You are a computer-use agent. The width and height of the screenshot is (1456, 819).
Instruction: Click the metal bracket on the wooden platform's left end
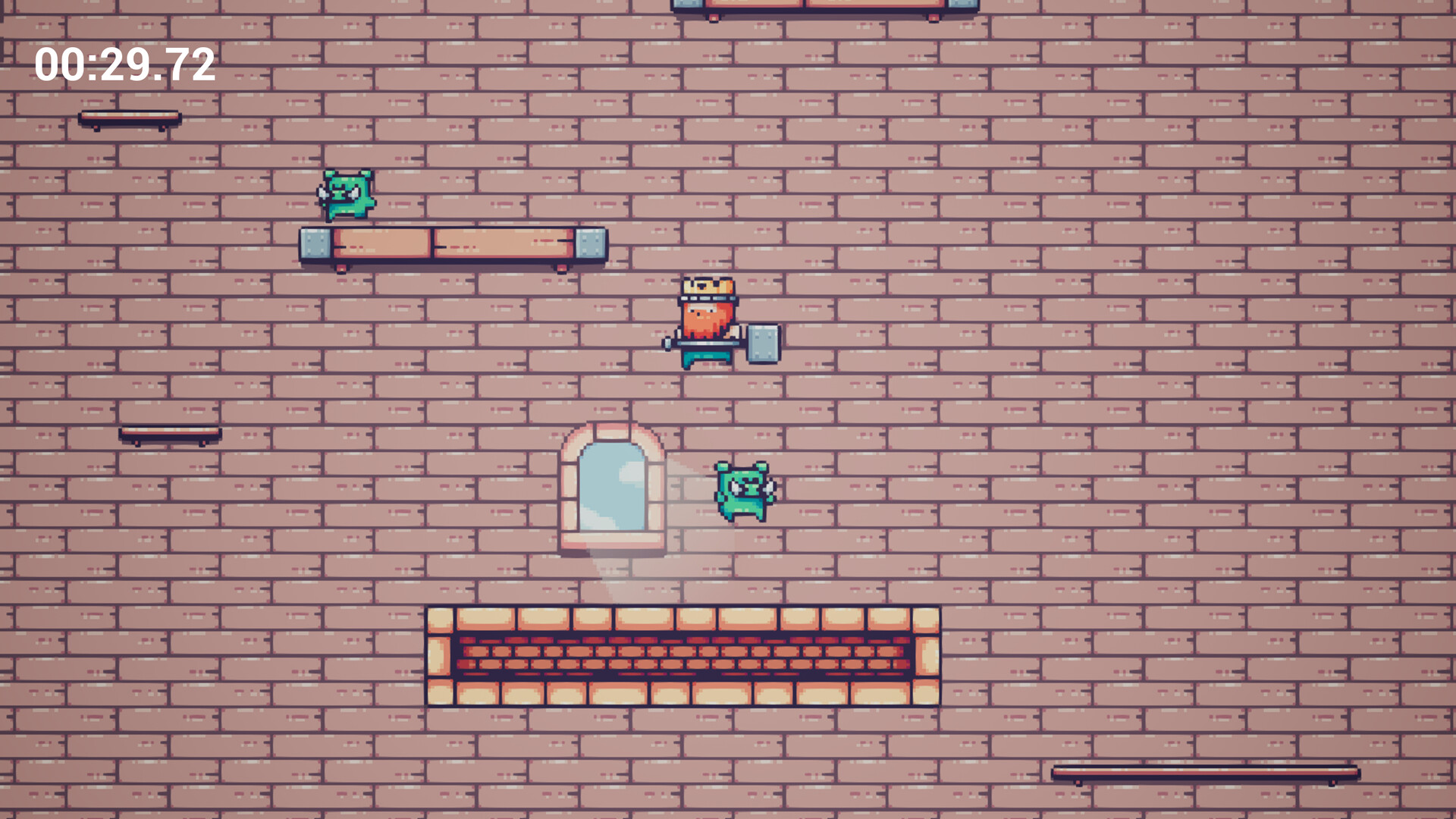tap(315, 244)
